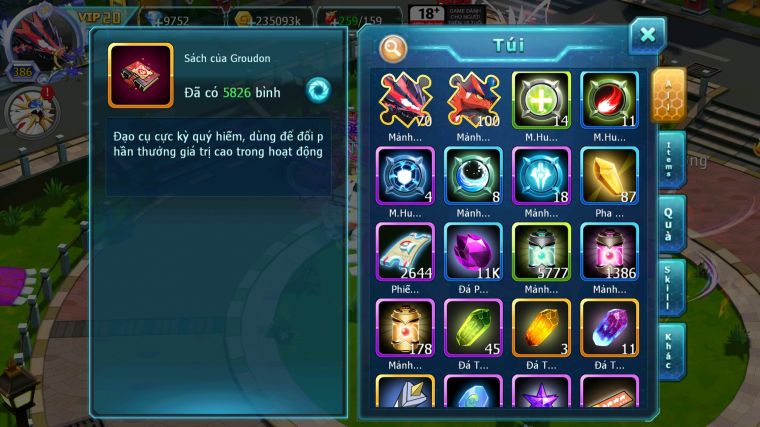Select the green stone with count 45
Image resolution: width=760 pixels, height=427 pixels.
point(473,327)
